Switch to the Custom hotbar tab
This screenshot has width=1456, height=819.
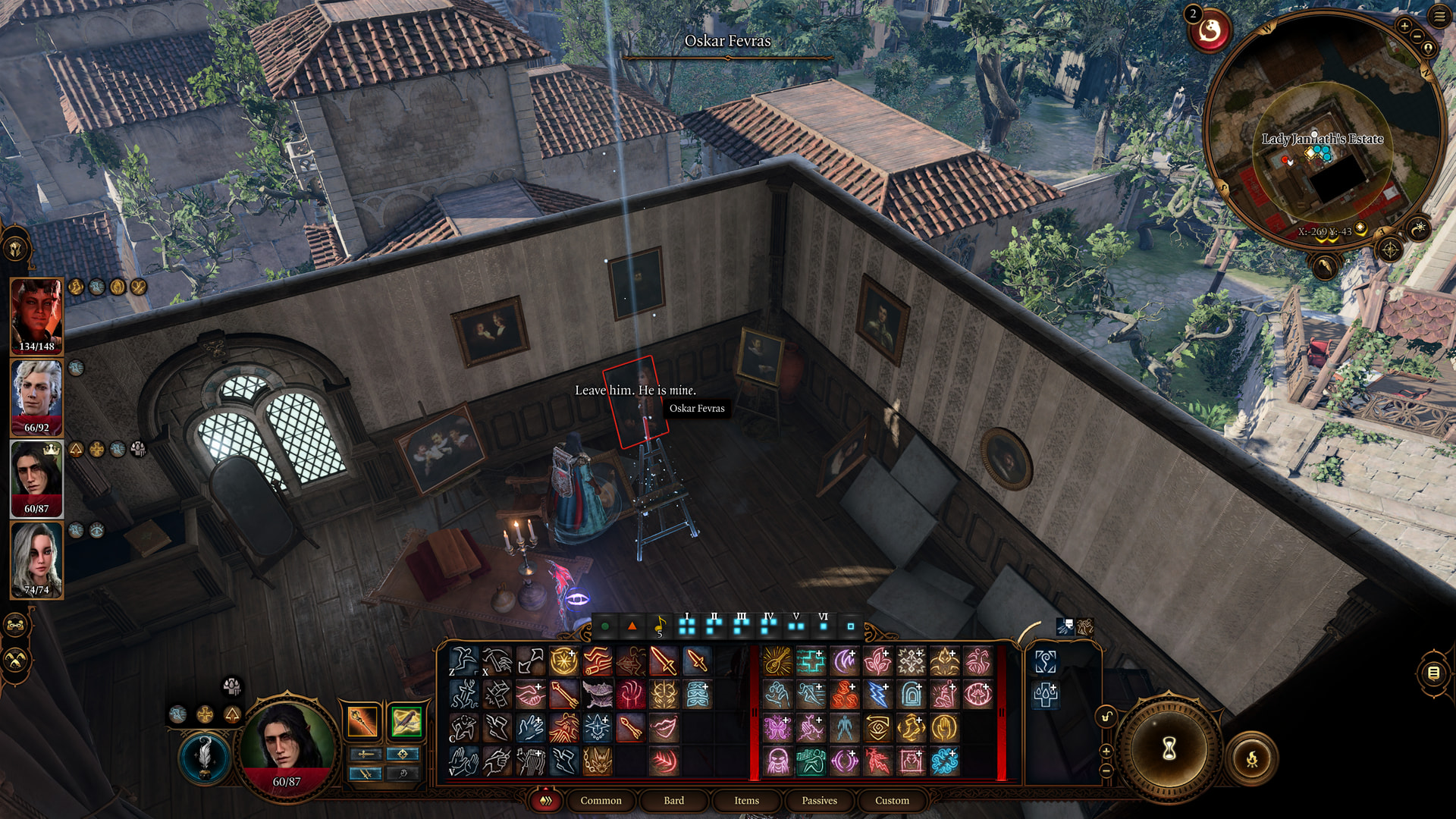tap(892, 800)
